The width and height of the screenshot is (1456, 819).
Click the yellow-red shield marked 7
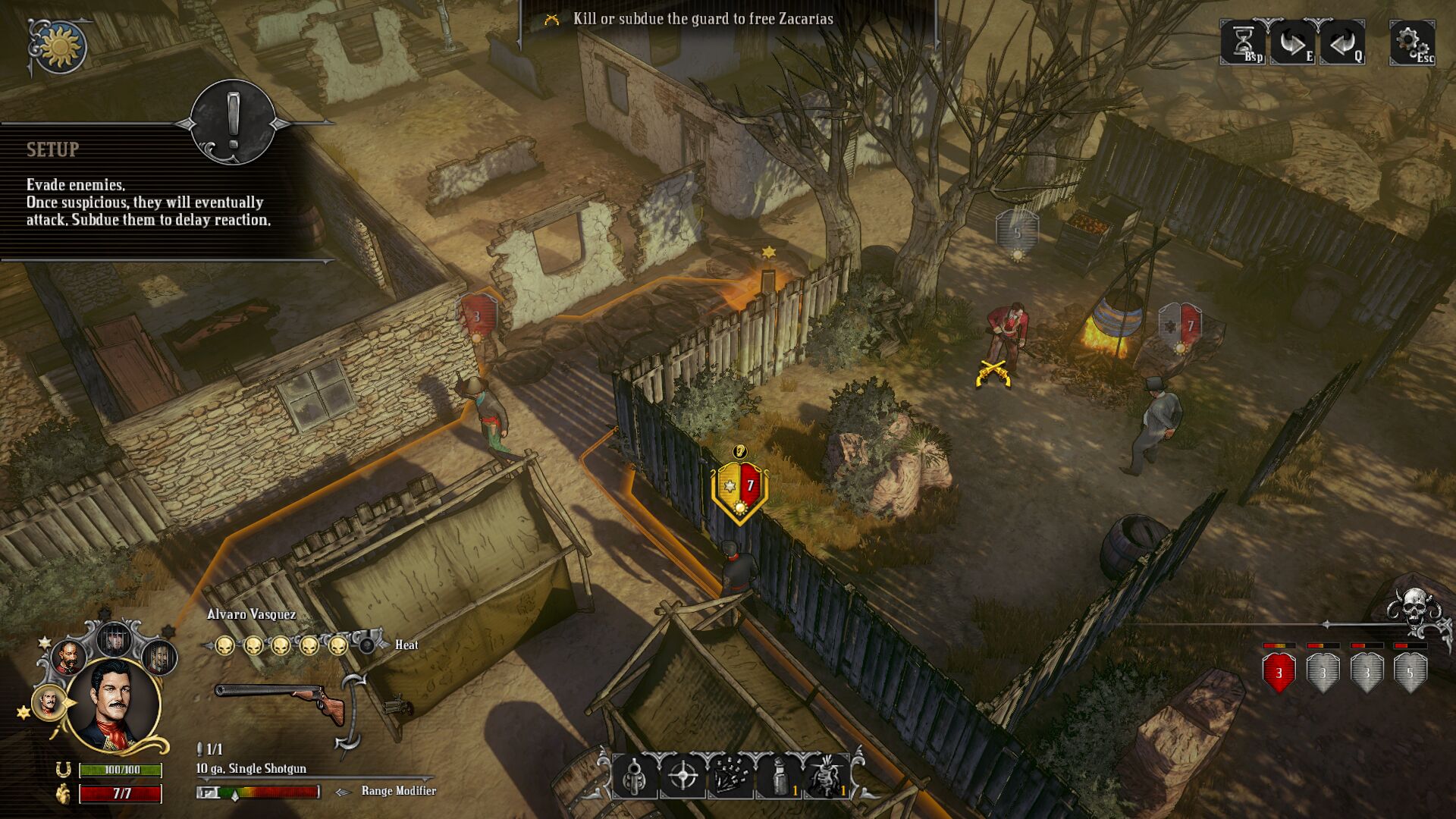click(x=739, y=489)
